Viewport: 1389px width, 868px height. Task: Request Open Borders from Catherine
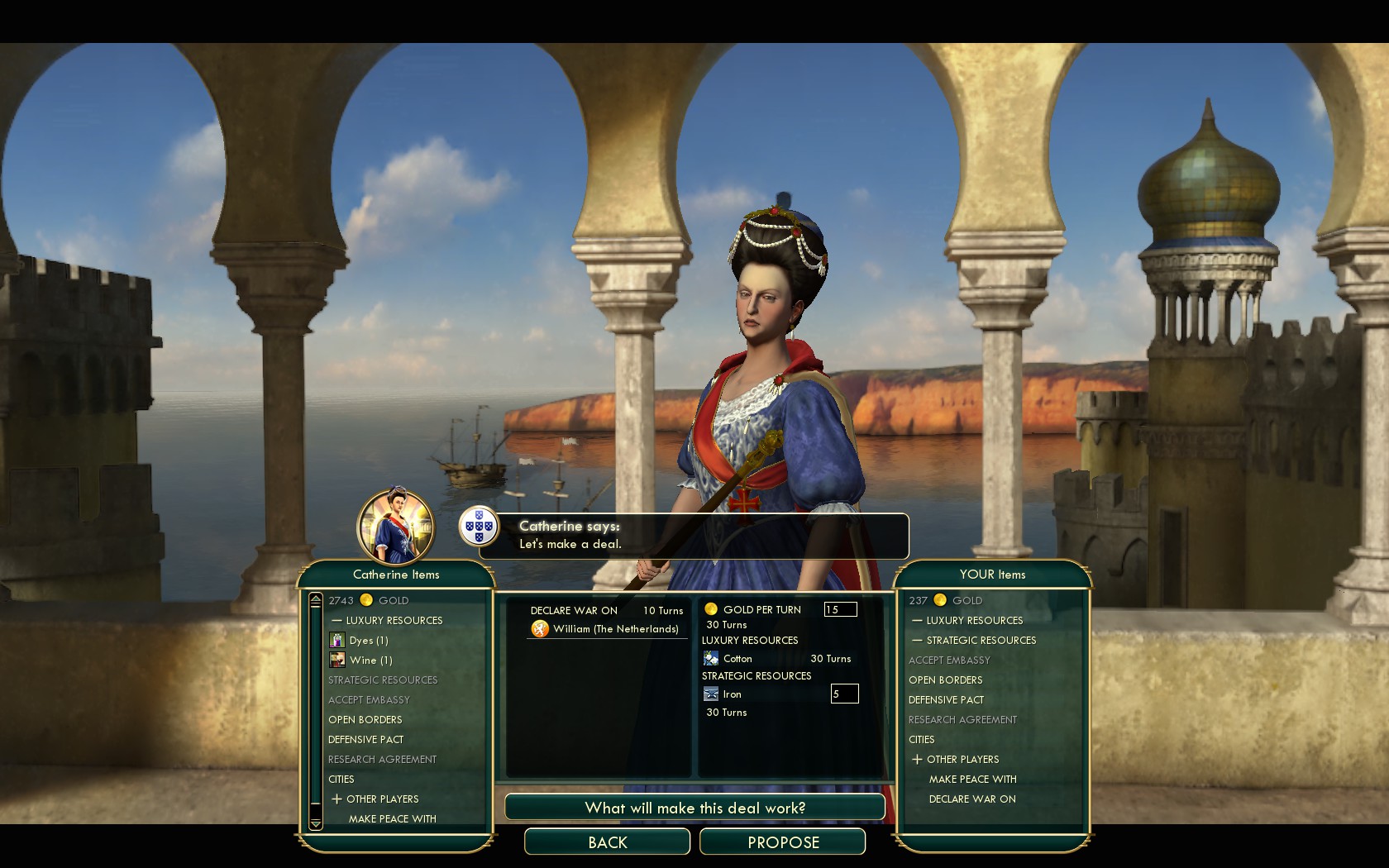365,720
